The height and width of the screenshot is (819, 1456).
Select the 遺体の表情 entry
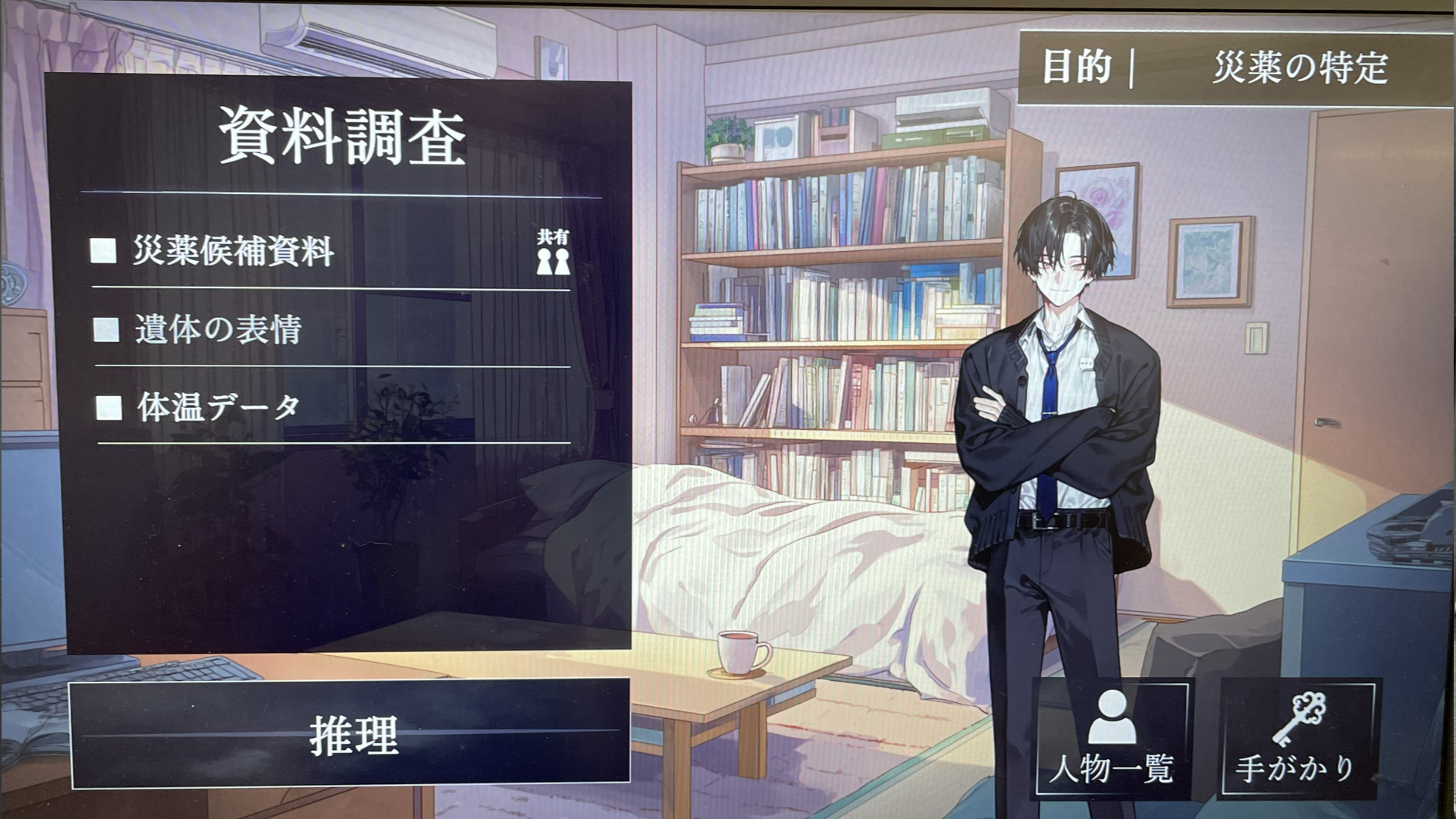(x=218, y=330)
